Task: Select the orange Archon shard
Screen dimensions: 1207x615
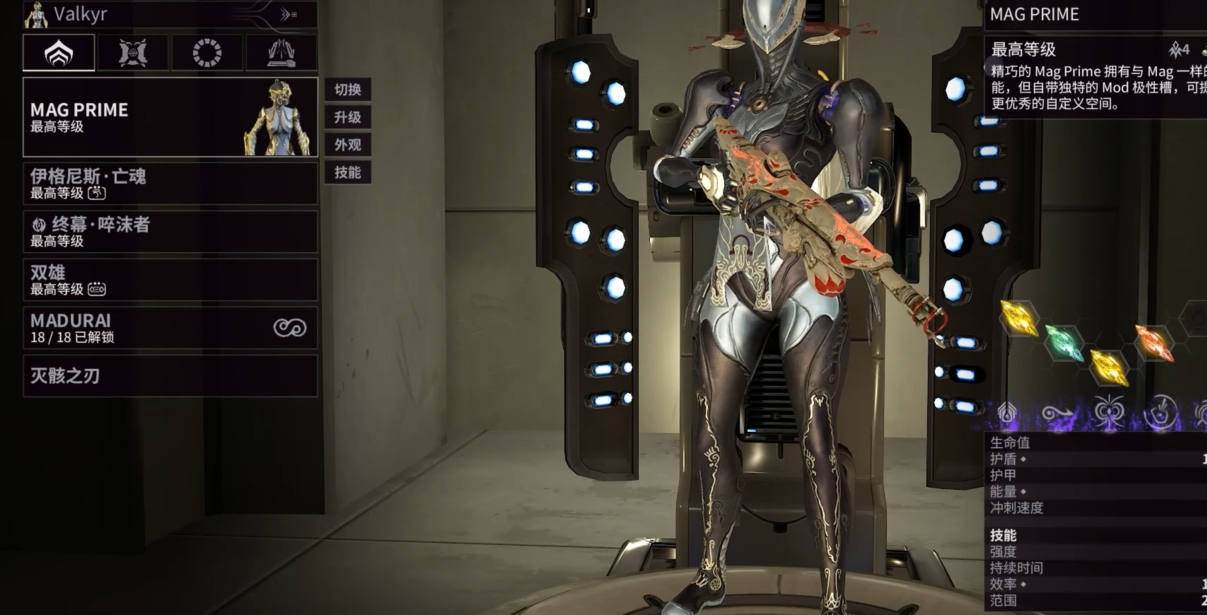Action: tap(1154, 341)
